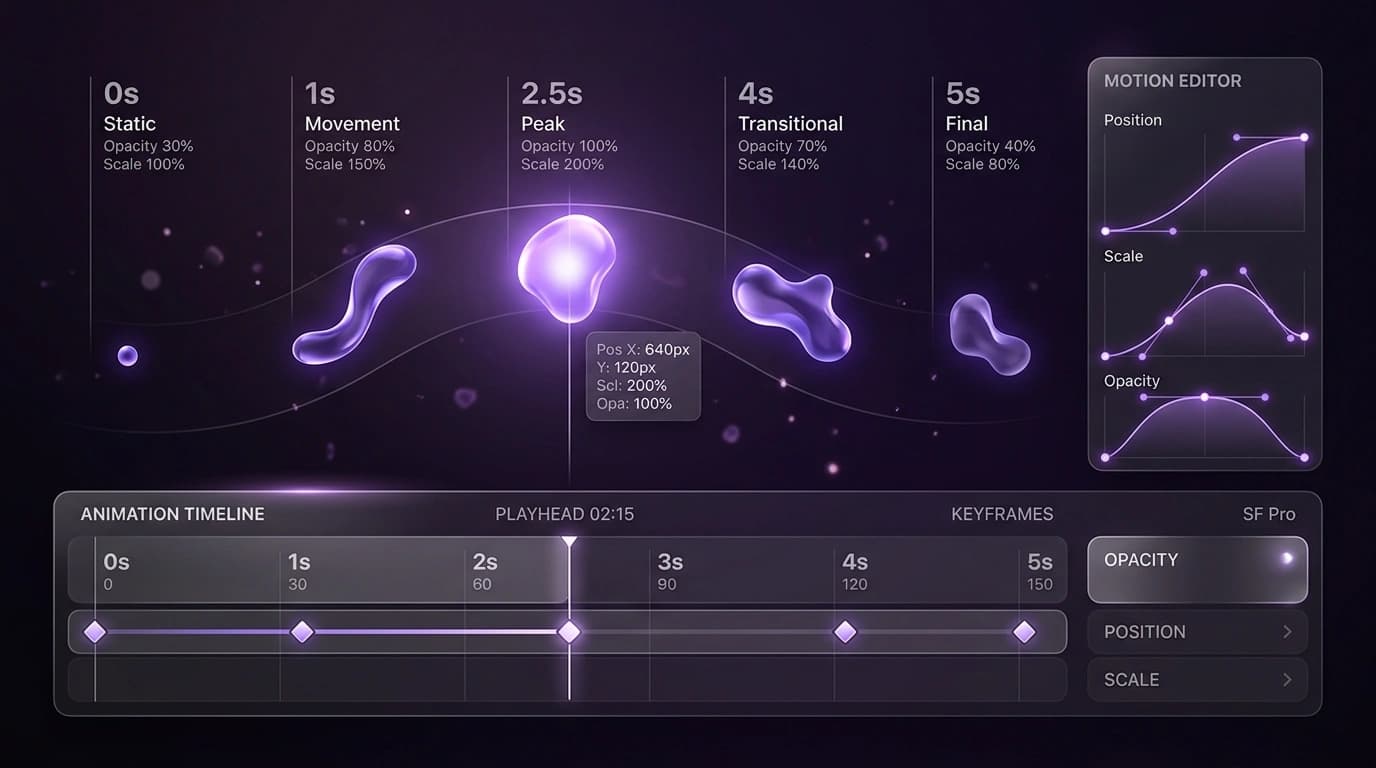Select the keyframe diamond at 4s
This screenshot has width=1376, height=768.
point(845,632)
